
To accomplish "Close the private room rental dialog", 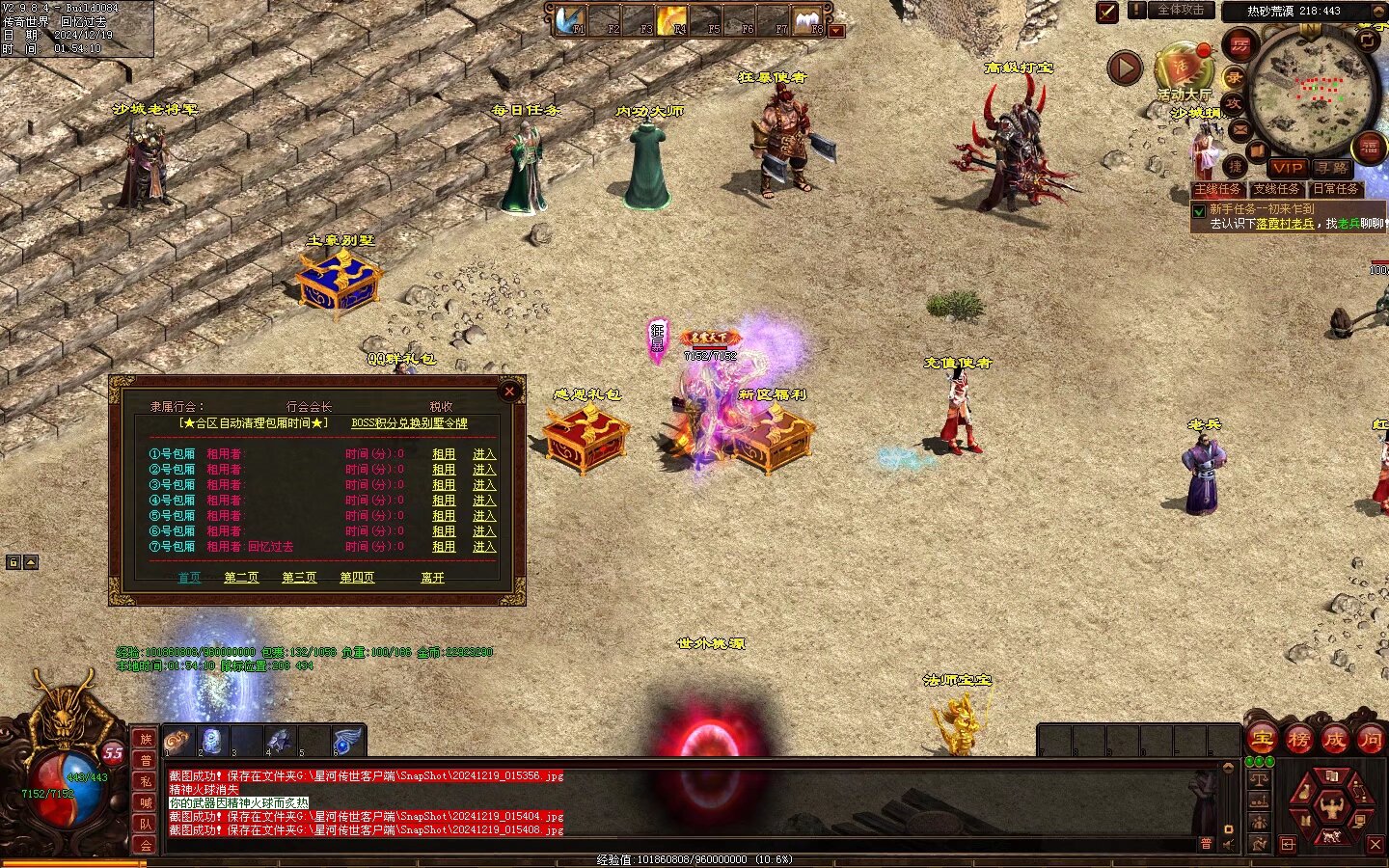I will tap(509, 391).
